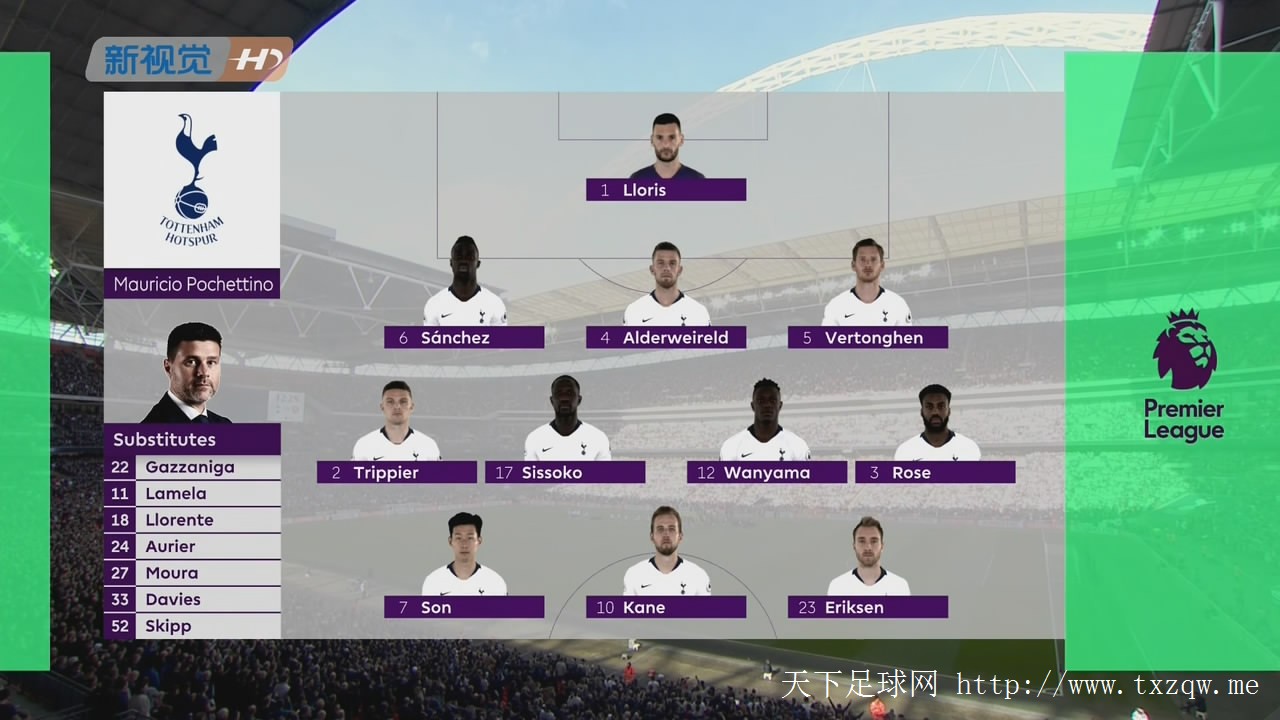Click the Rose player tag
1280x720 pixels.
tap(935, 473)
